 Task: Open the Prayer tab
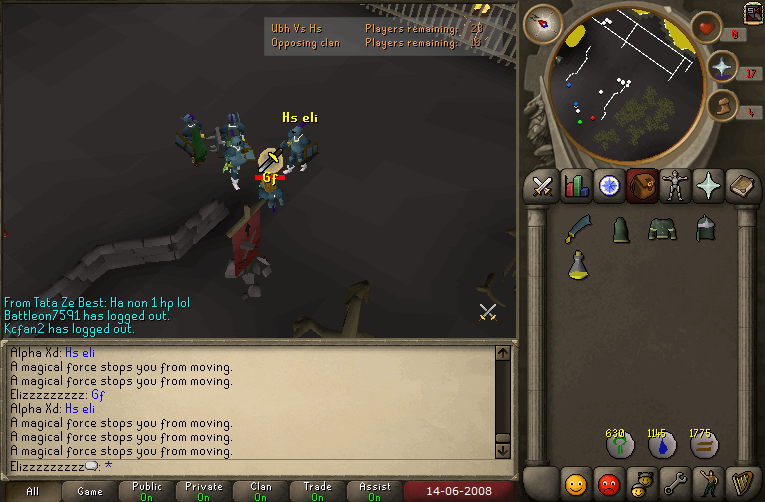[709, 186]
